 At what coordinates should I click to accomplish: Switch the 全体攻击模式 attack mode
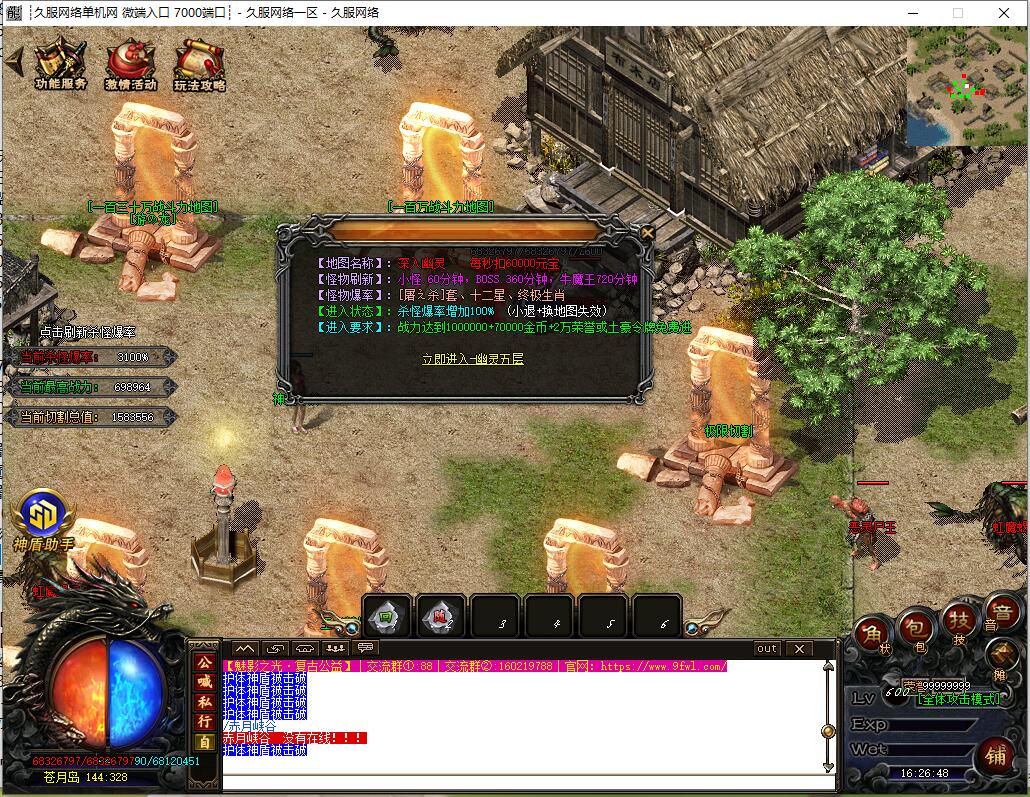tap(960, 699)
